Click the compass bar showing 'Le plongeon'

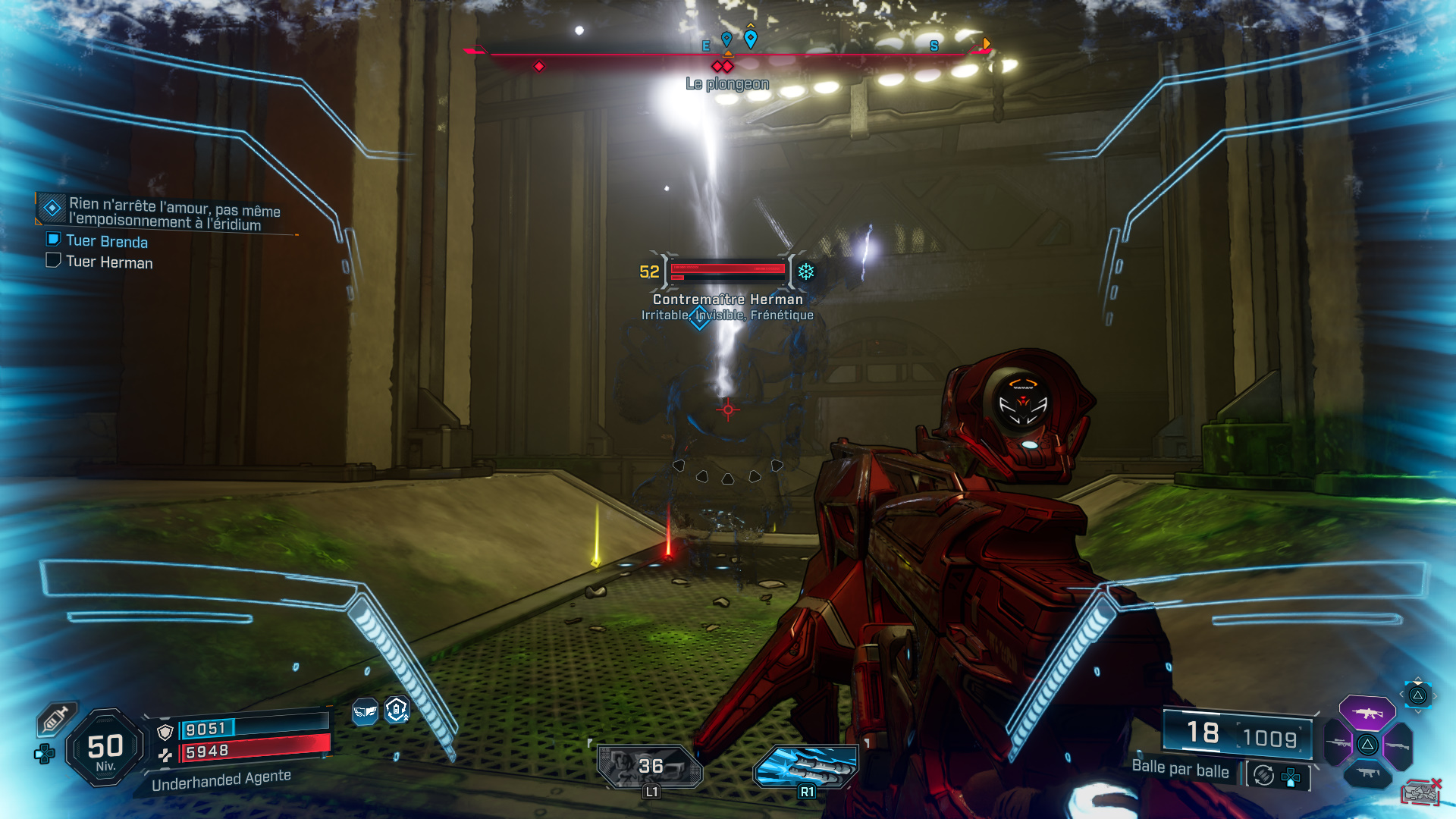[728, 55]
